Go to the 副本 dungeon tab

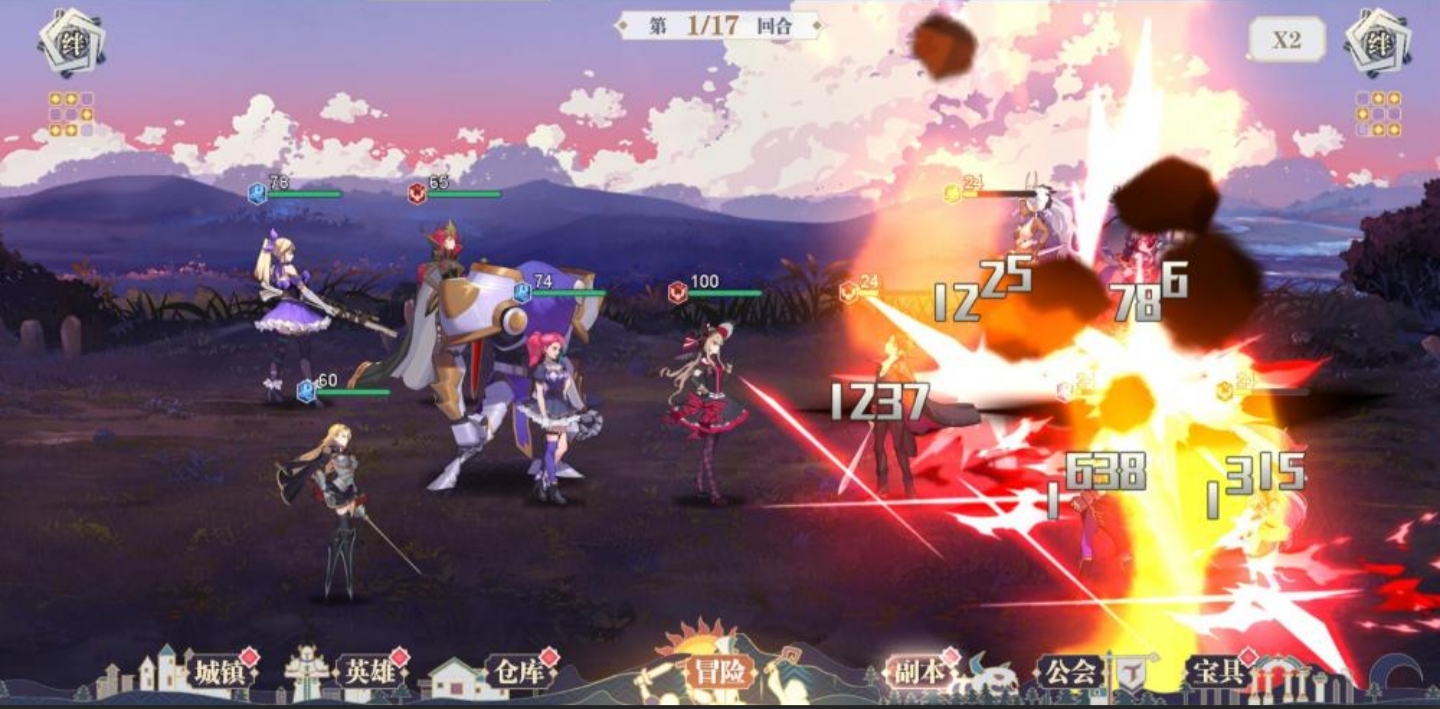coord(919,672)
